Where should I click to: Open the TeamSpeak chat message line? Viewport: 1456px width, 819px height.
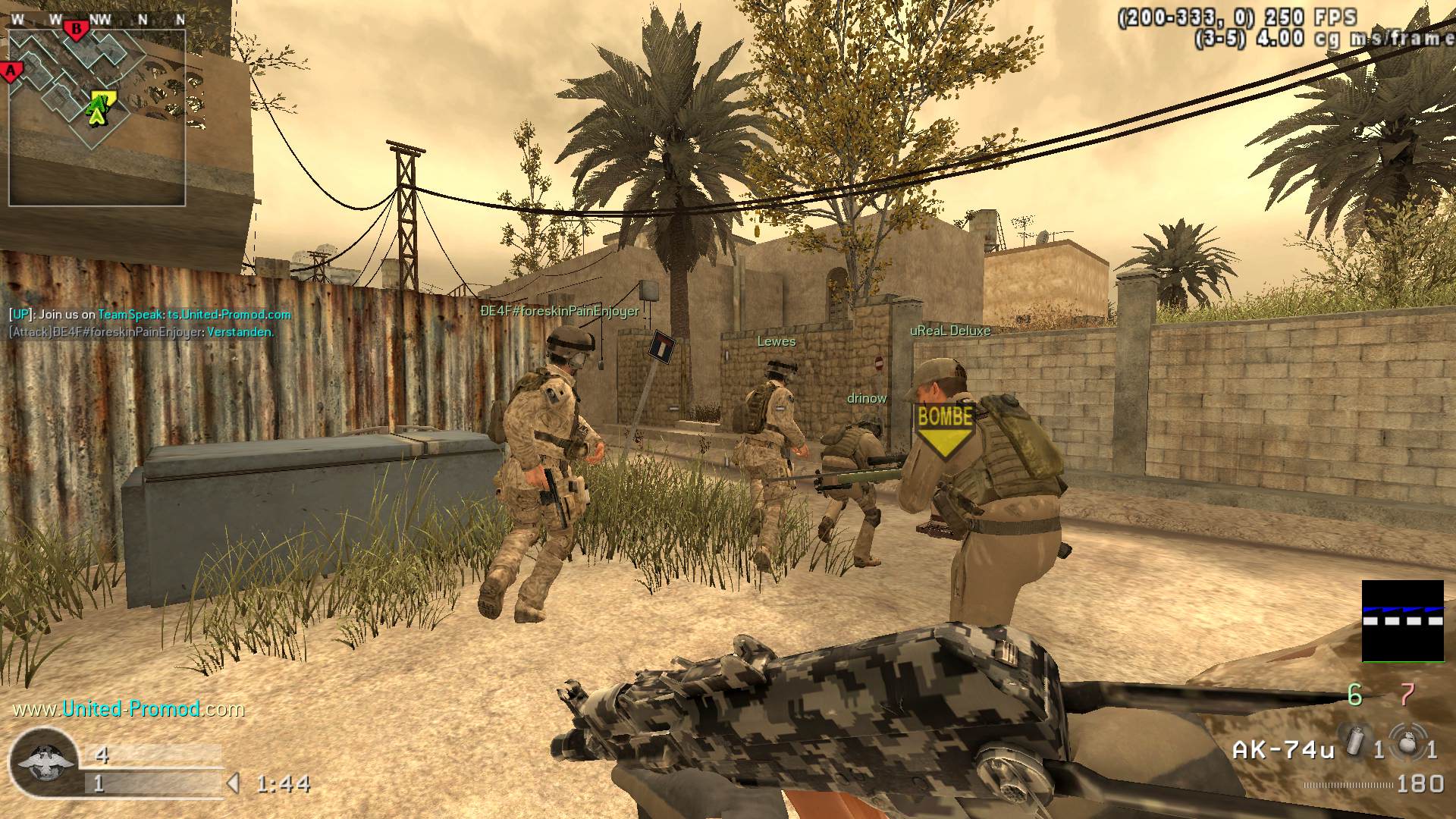pos(150,315)
